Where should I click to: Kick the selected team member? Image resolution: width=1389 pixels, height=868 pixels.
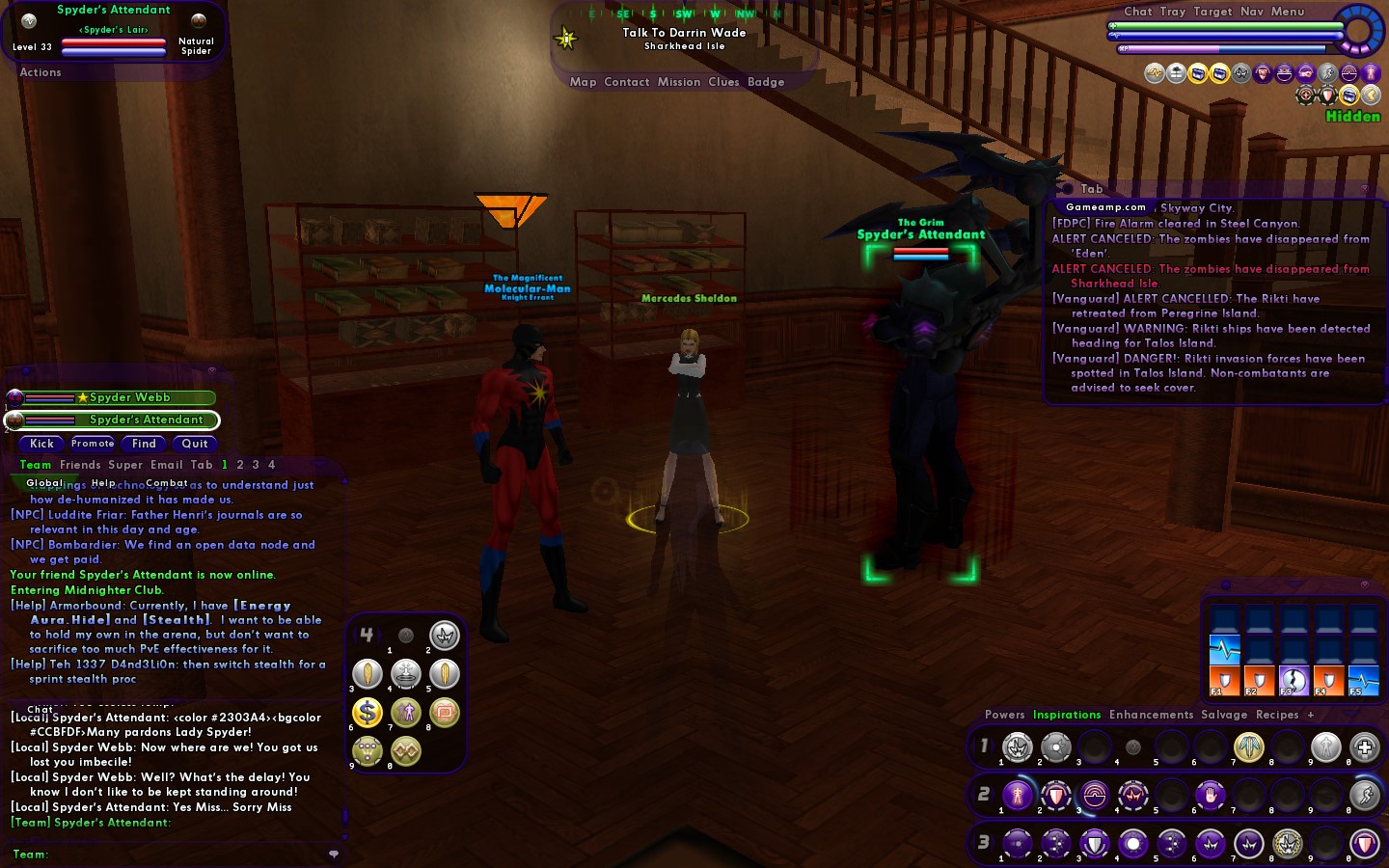click(x=41, y=444)
